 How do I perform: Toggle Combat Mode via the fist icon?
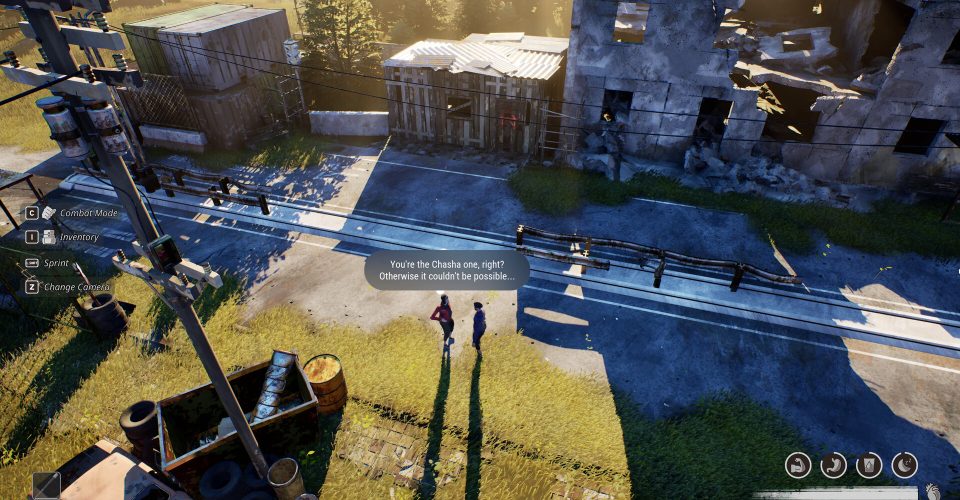click(48, 213)
